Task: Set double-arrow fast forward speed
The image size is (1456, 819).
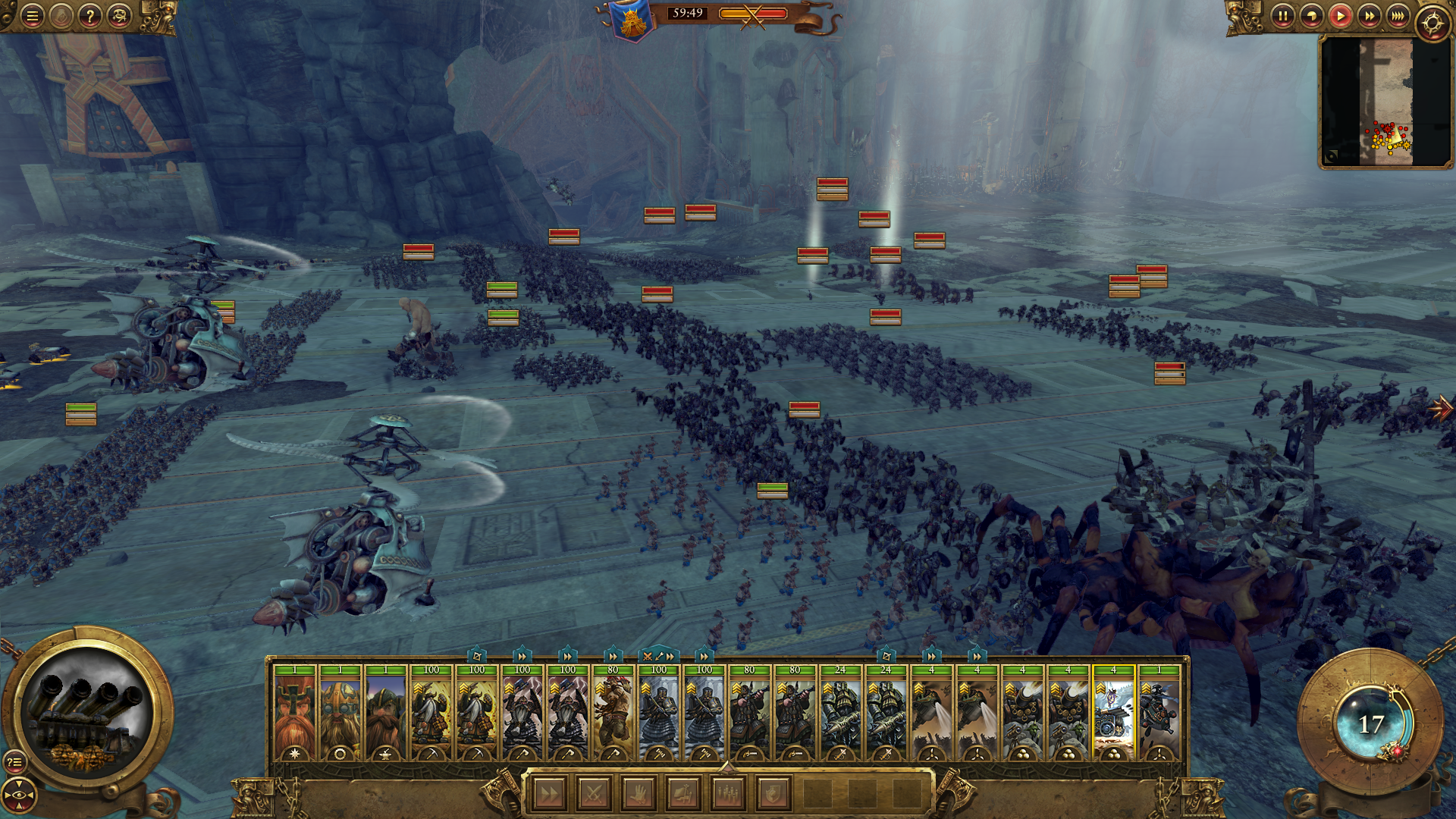Action: (x=1369, y=16)
